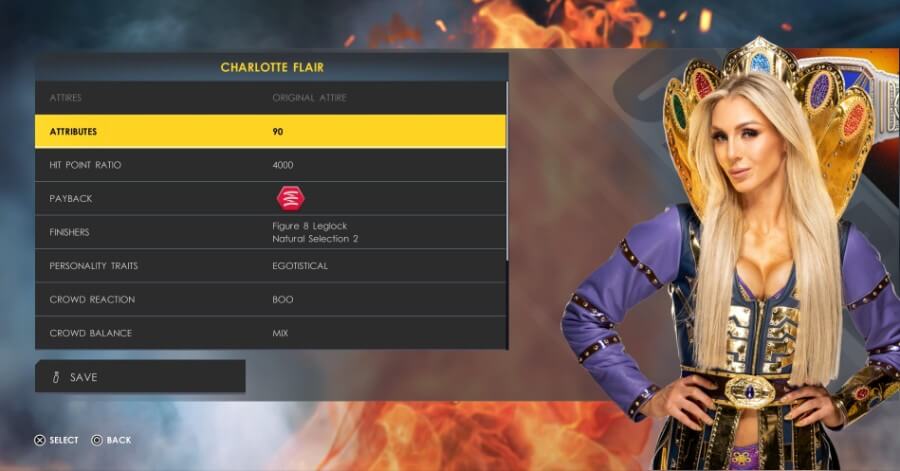Open the Finishers option

coord(270,232)
